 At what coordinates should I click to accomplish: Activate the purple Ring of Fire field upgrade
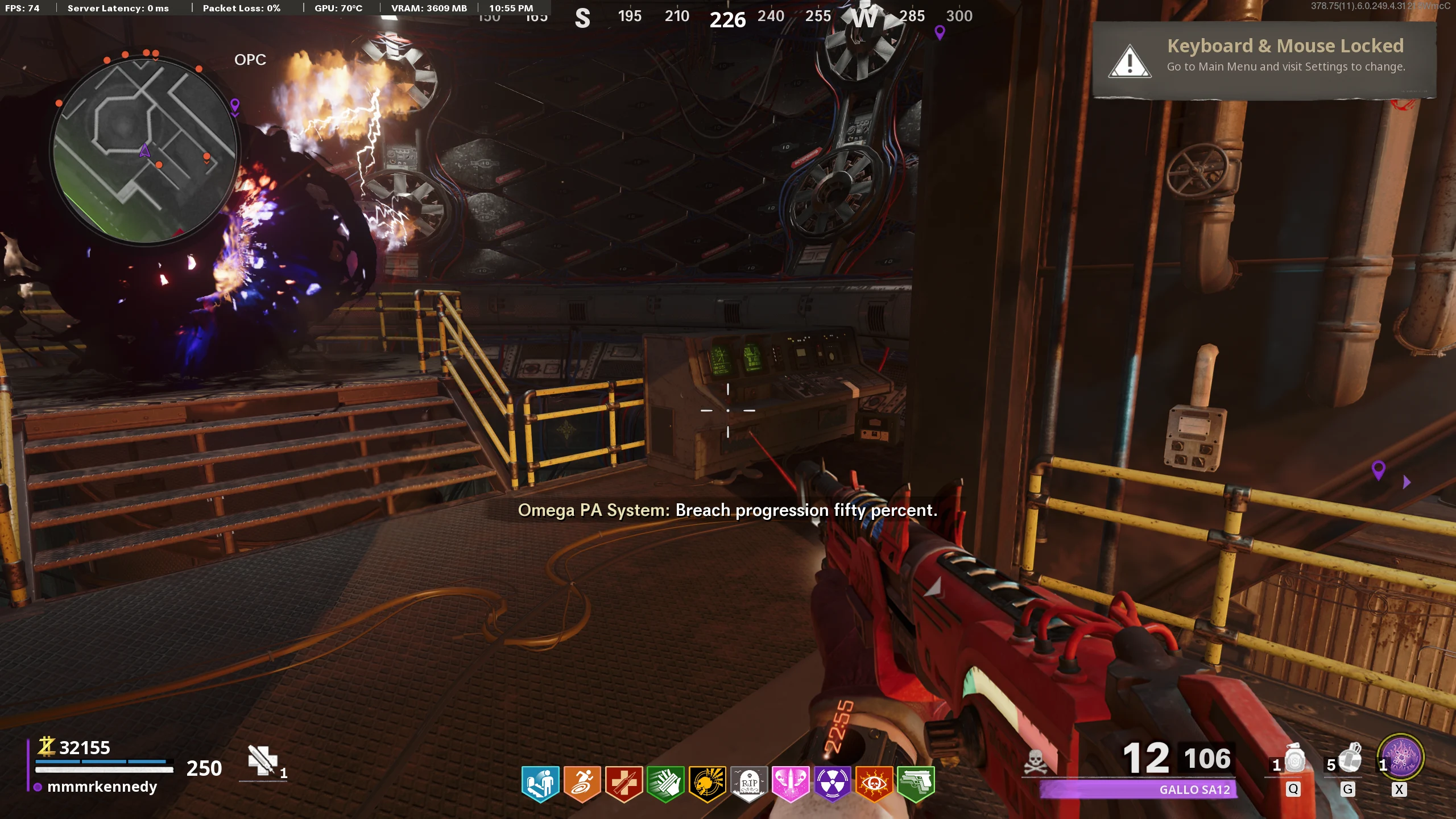pyautogui.click(x=1401, y=758)
